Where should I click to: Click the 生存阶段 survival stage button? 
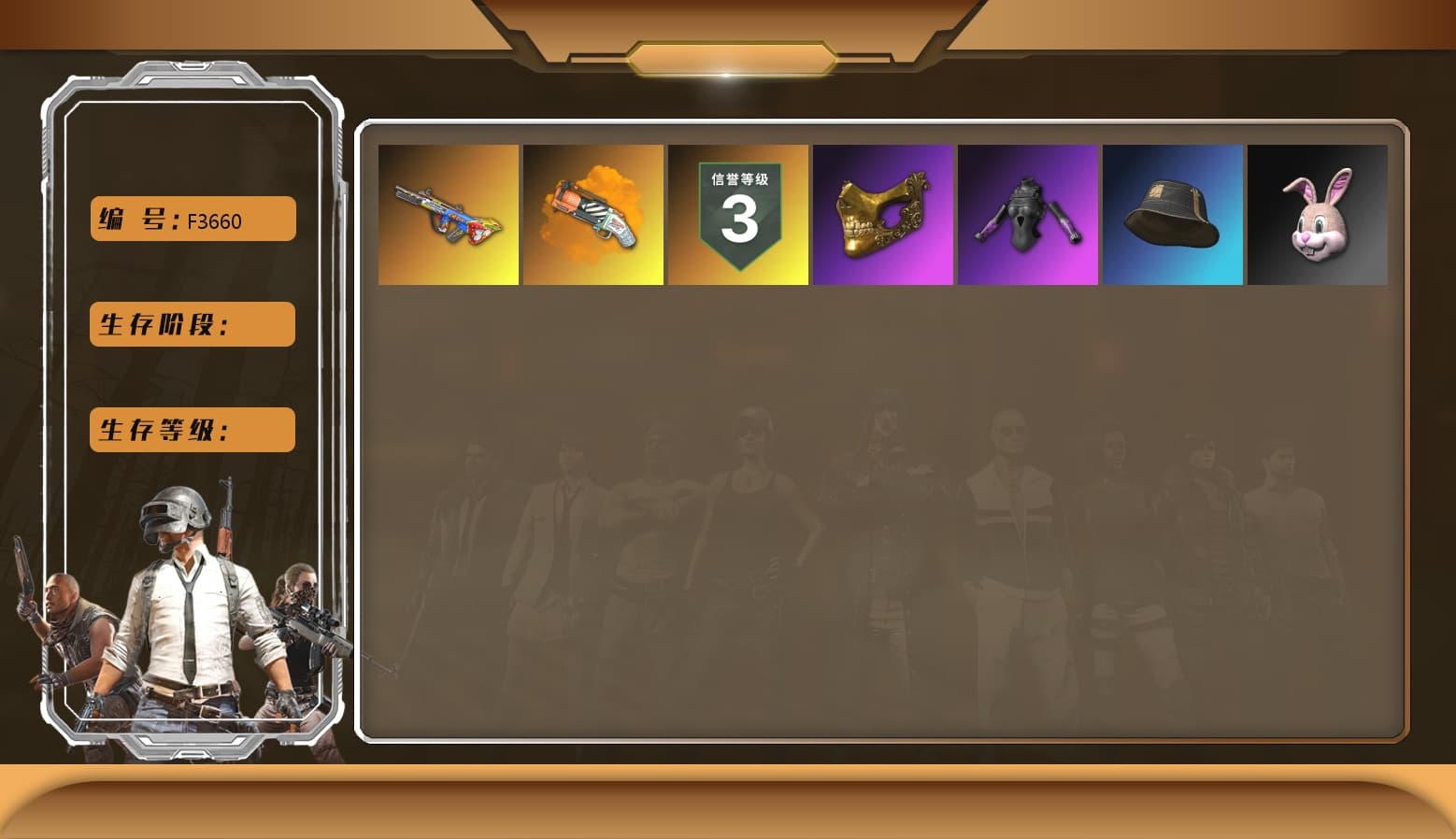[x=191, y=324]
